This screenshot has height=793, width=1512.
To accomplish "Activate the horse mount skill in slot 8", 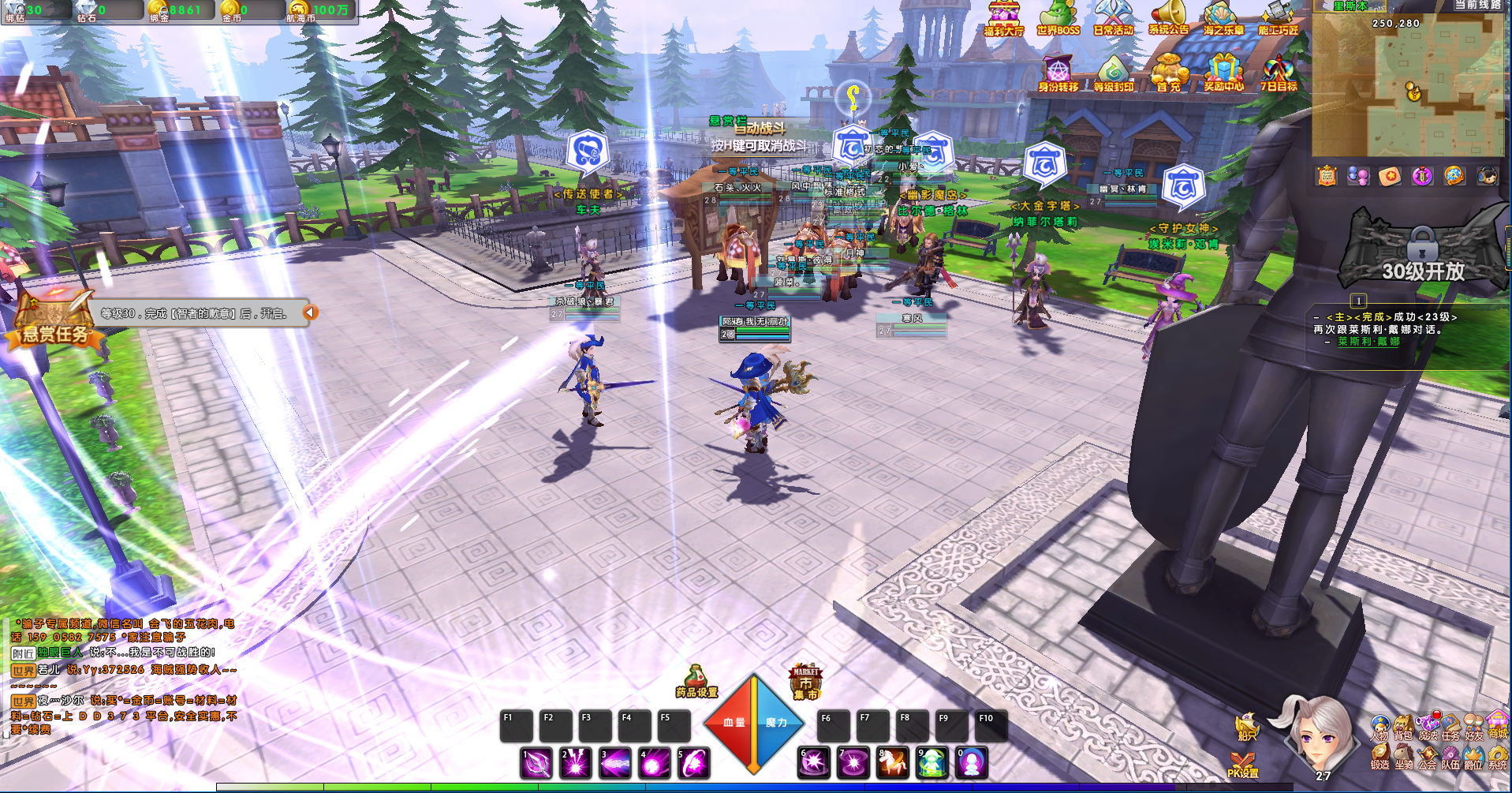I will (893, 763).
